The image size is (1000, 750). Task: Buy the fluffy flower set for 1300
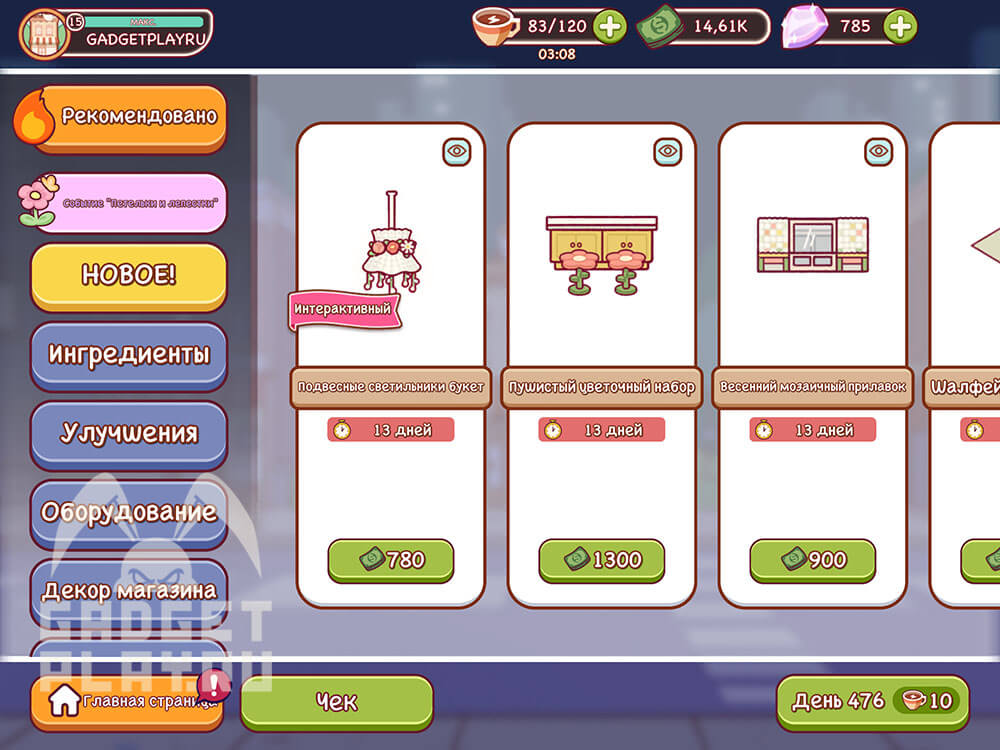click(602, 560)
